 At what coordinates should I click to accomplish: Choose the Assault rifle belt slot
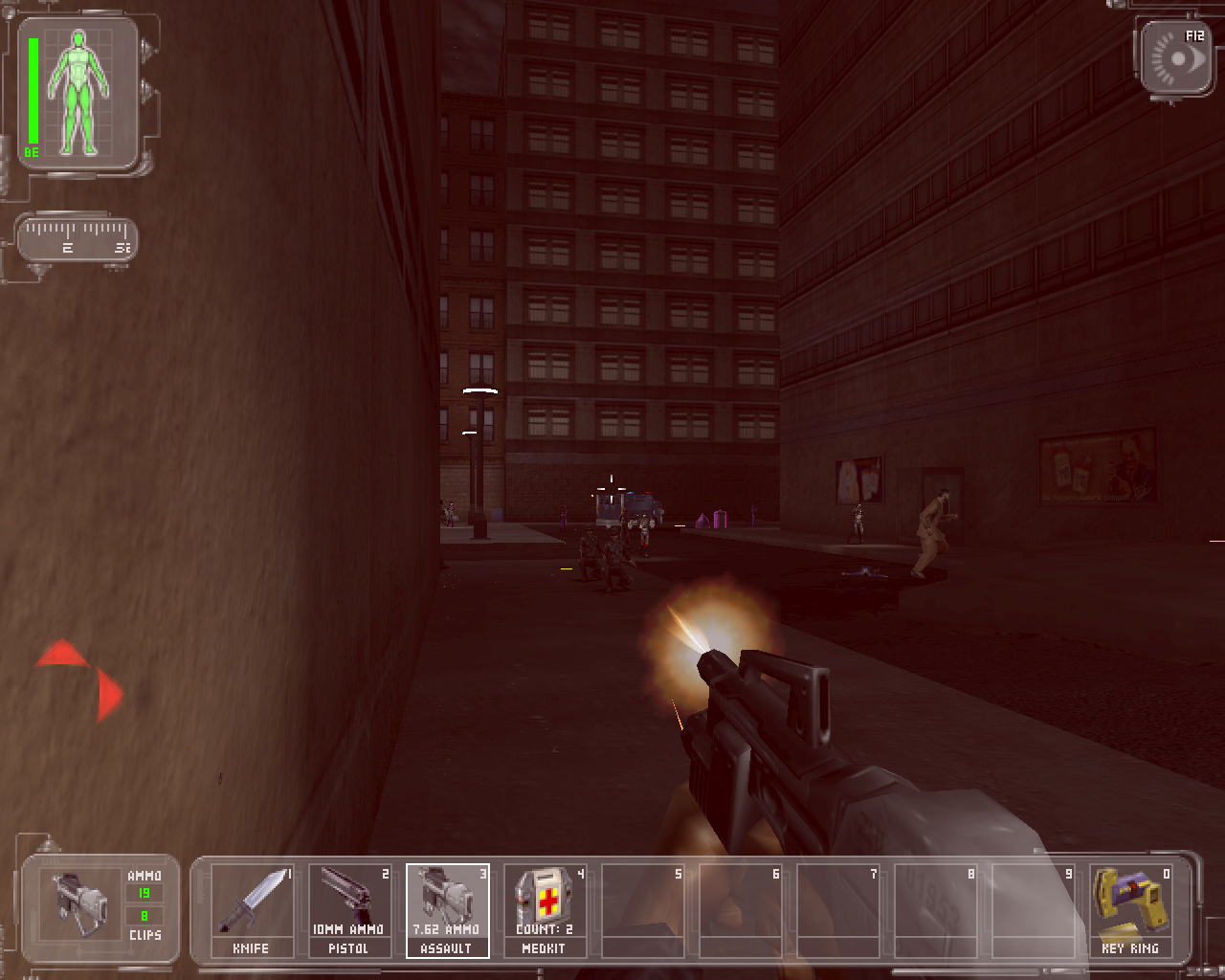[x=447, y=909]
